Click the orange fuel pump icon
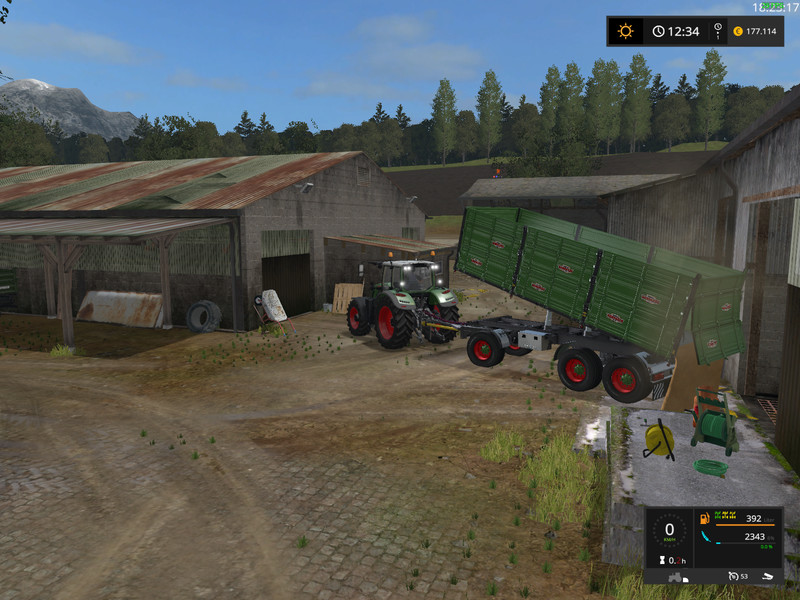The height and width of the screenshot is (600, 800). point(706,518)
